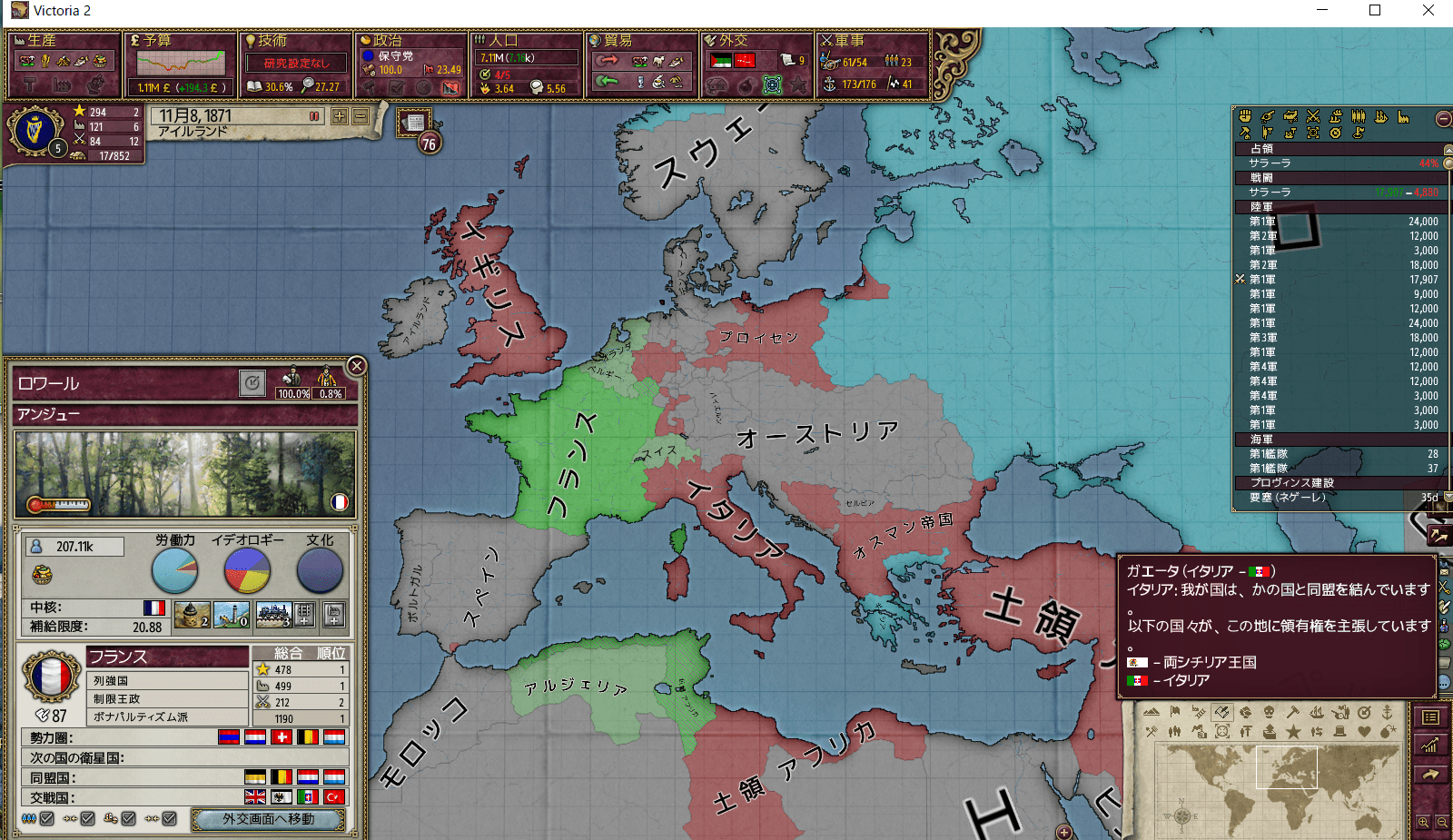This screenshot has height=840, width=1453.
Task: Select the 第1艦隊 fleet entry in the outliner
Action: (1271, 453)
